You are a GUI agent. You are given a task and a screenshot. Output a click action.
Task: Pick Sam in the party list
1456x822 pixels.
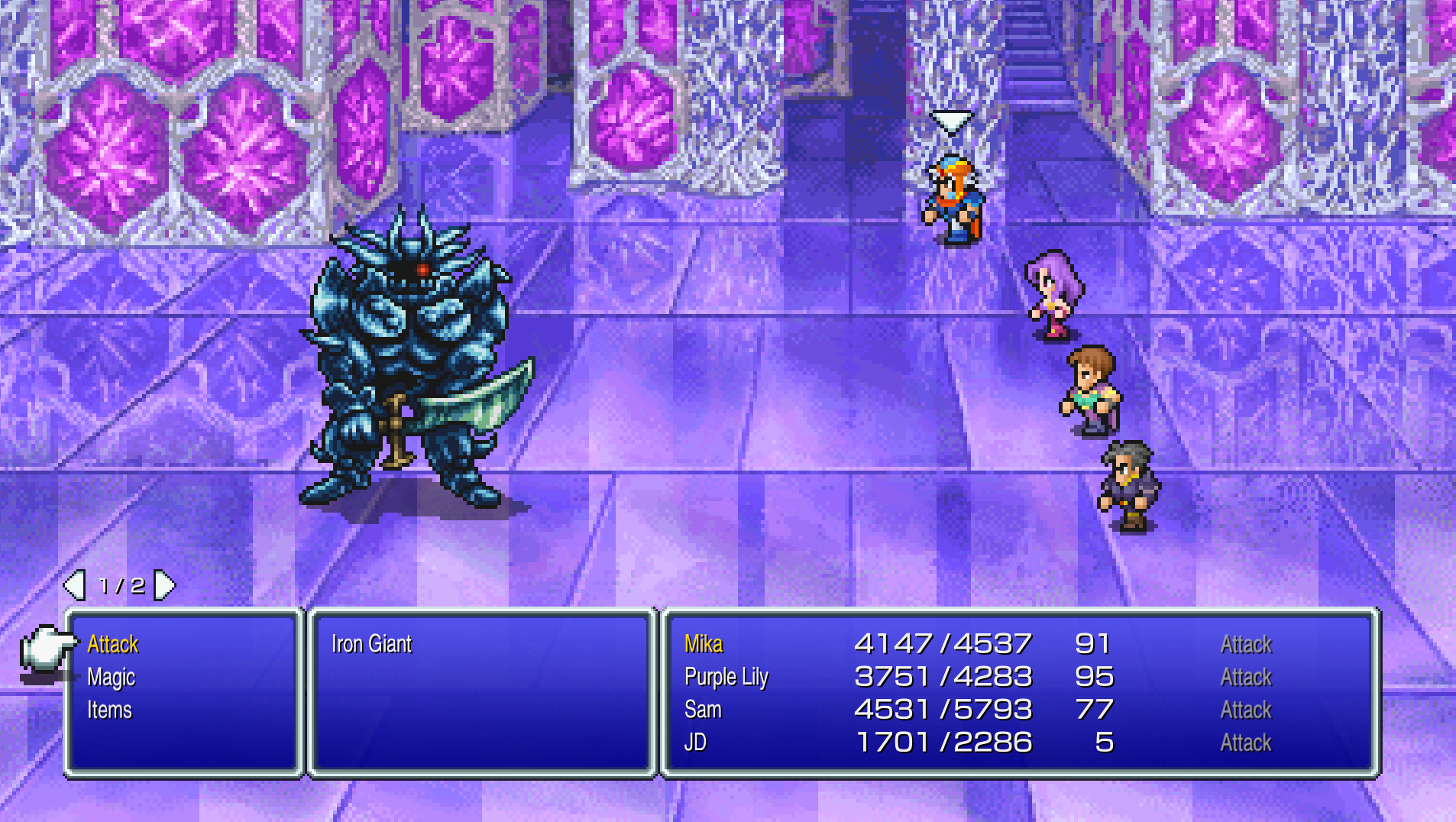[x=703, y=710]
